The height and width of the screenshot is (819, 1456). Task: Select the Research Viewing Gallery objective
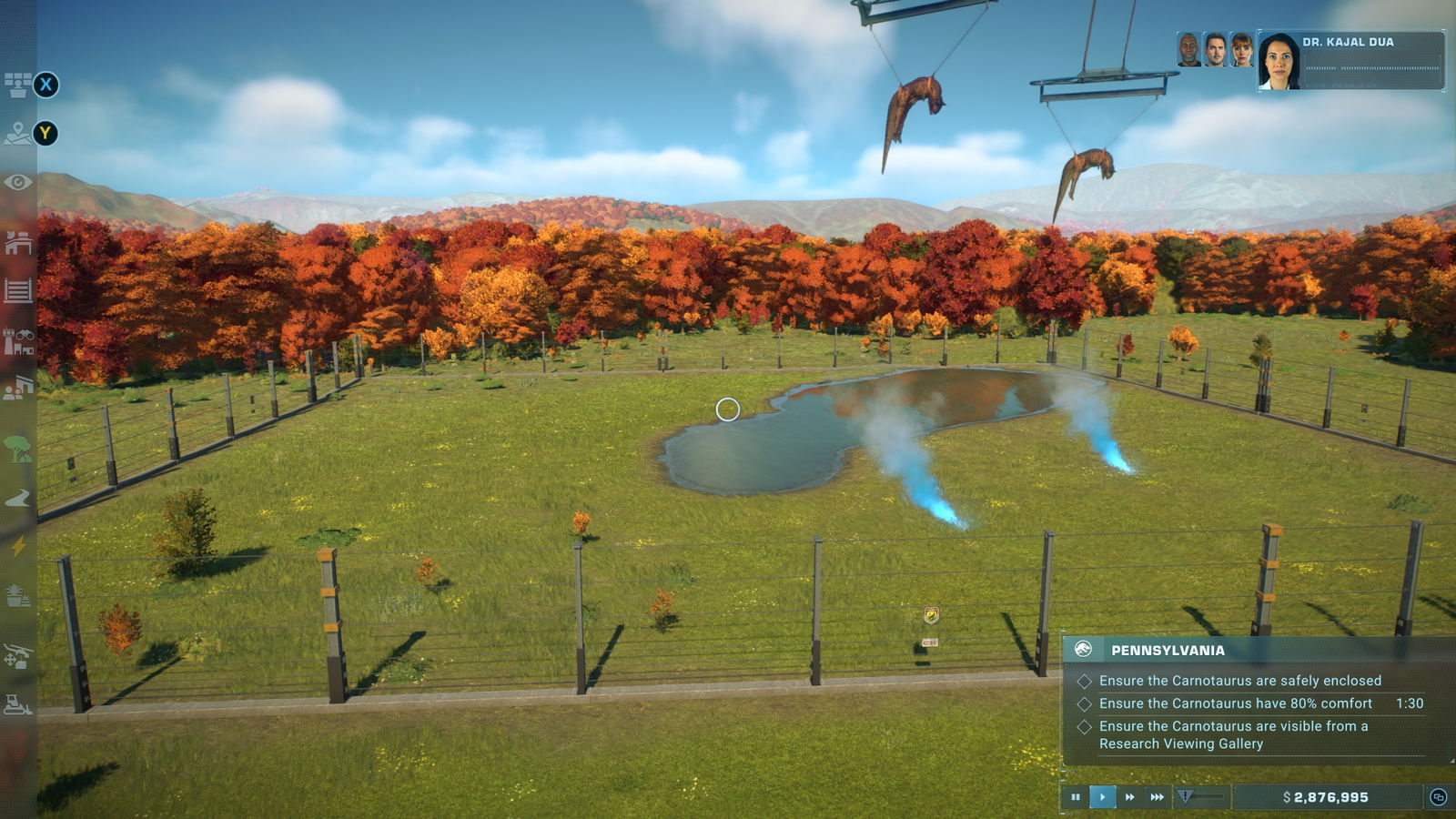coord(1233,734)
